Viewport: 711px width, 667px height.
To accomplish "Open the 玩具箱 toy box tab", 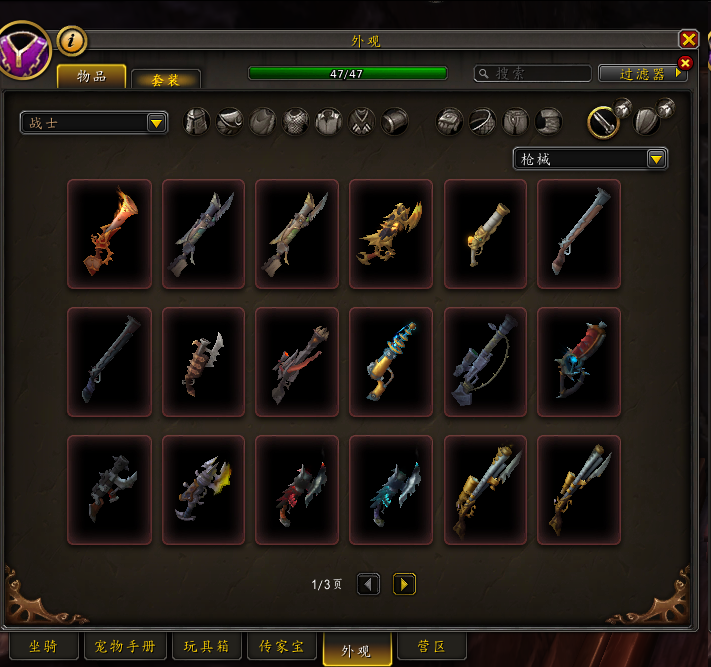I will coord(207,647).
